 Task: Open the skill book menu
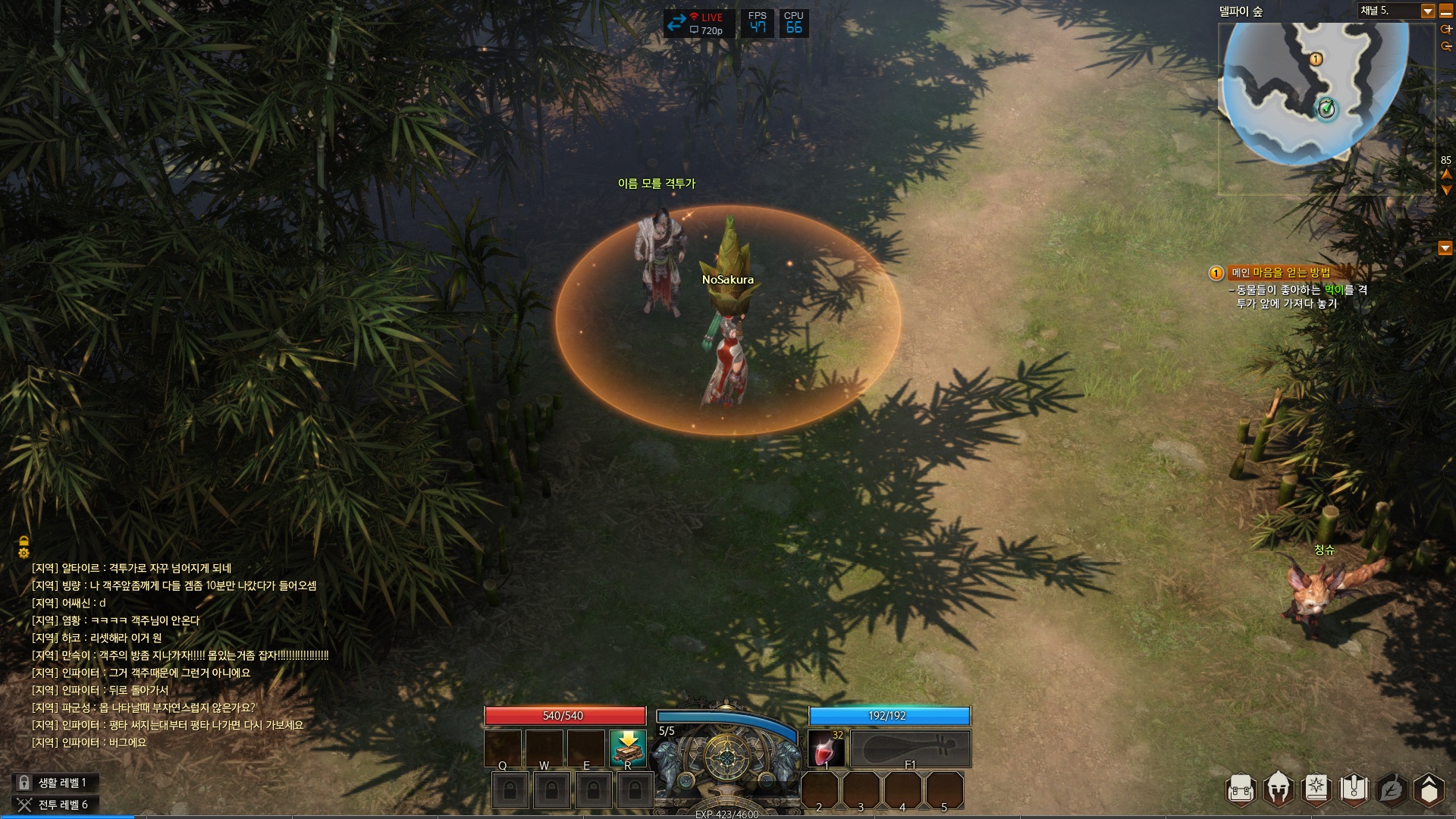point(1316,789)
